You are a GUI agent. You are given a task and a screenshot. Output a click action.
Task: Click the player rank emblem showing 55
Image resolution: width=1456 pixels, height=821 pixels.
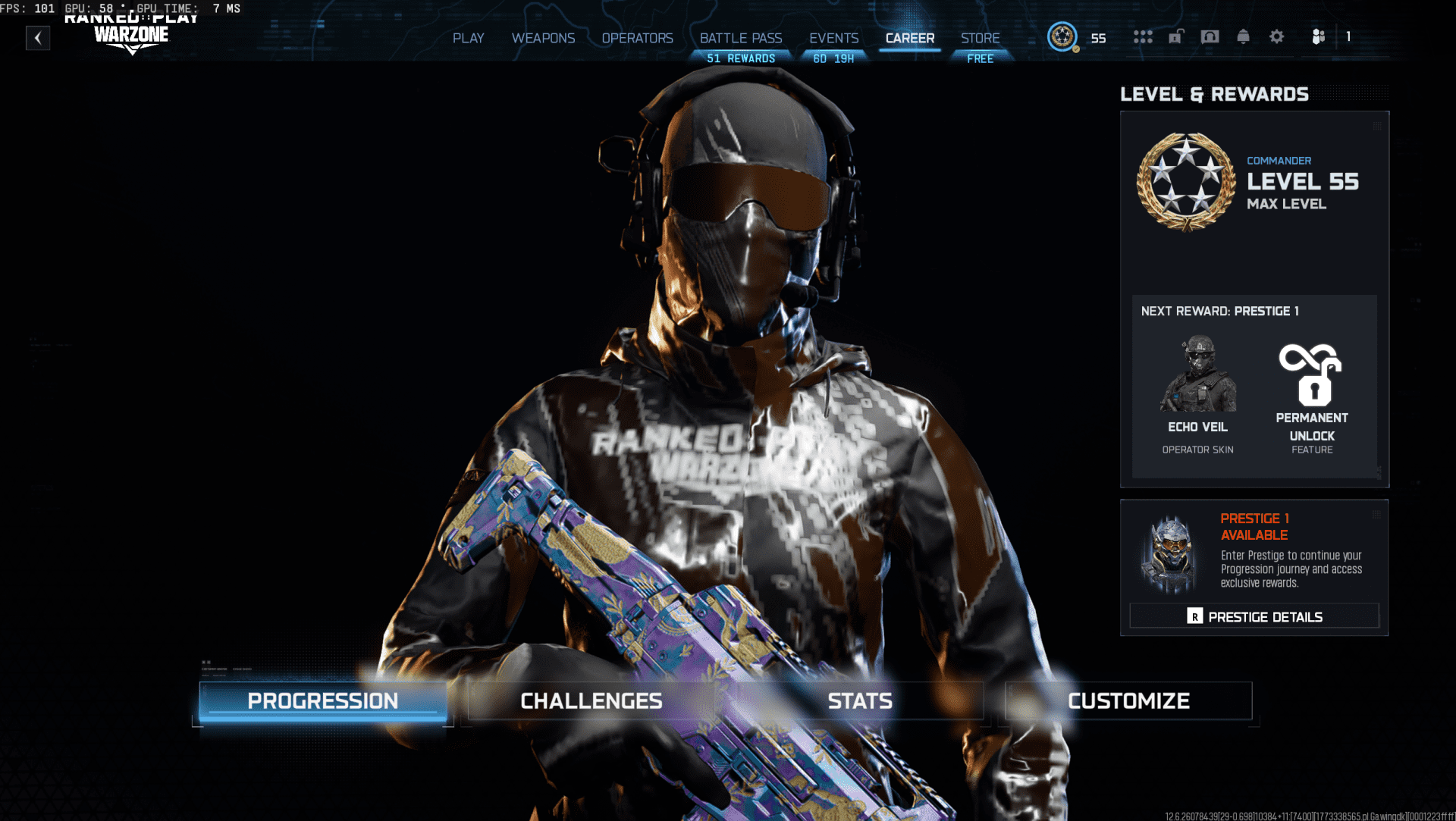click(x=1064, y=36)
